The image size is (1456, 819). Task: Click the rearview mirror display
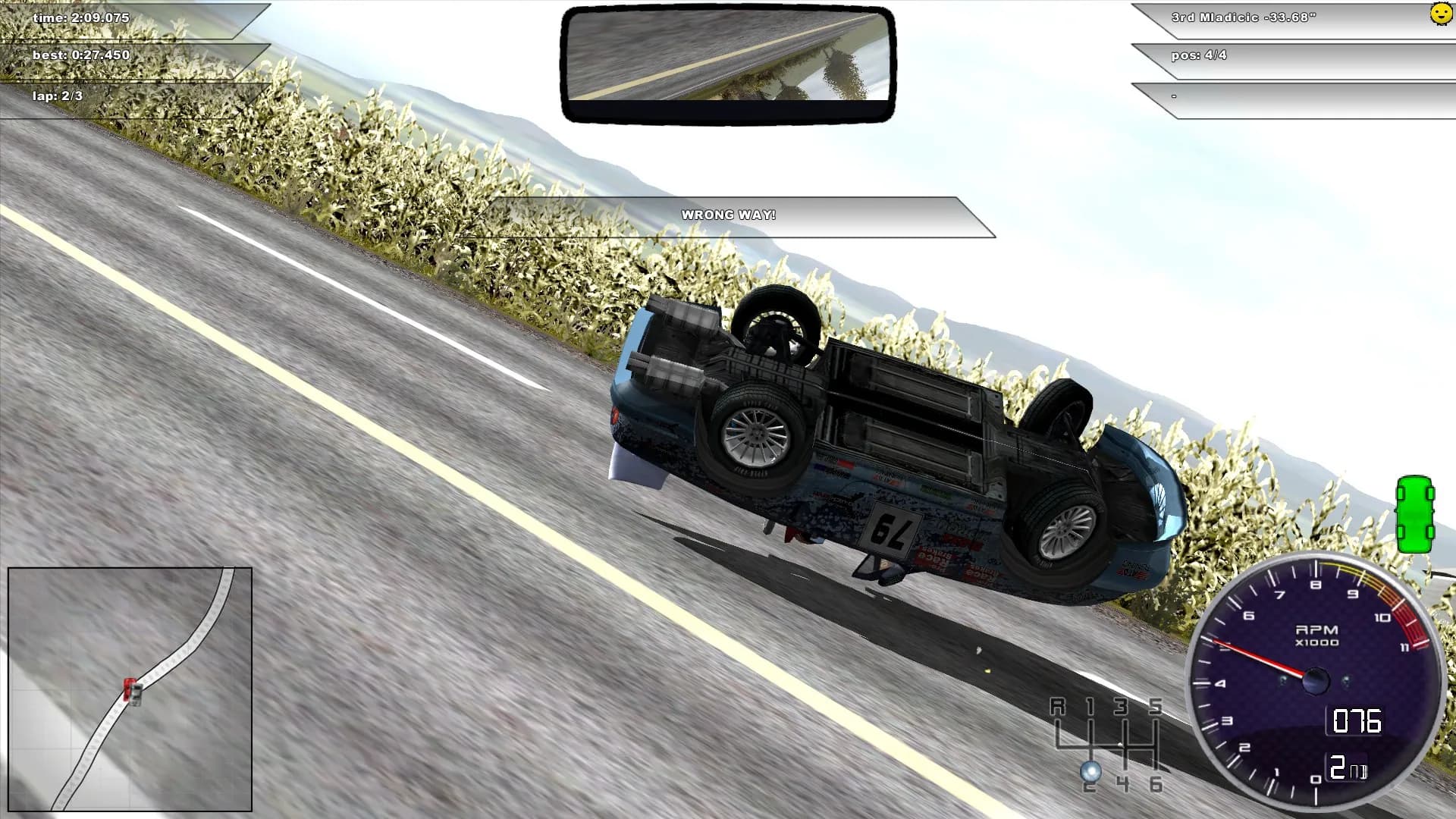pos(726,62)
